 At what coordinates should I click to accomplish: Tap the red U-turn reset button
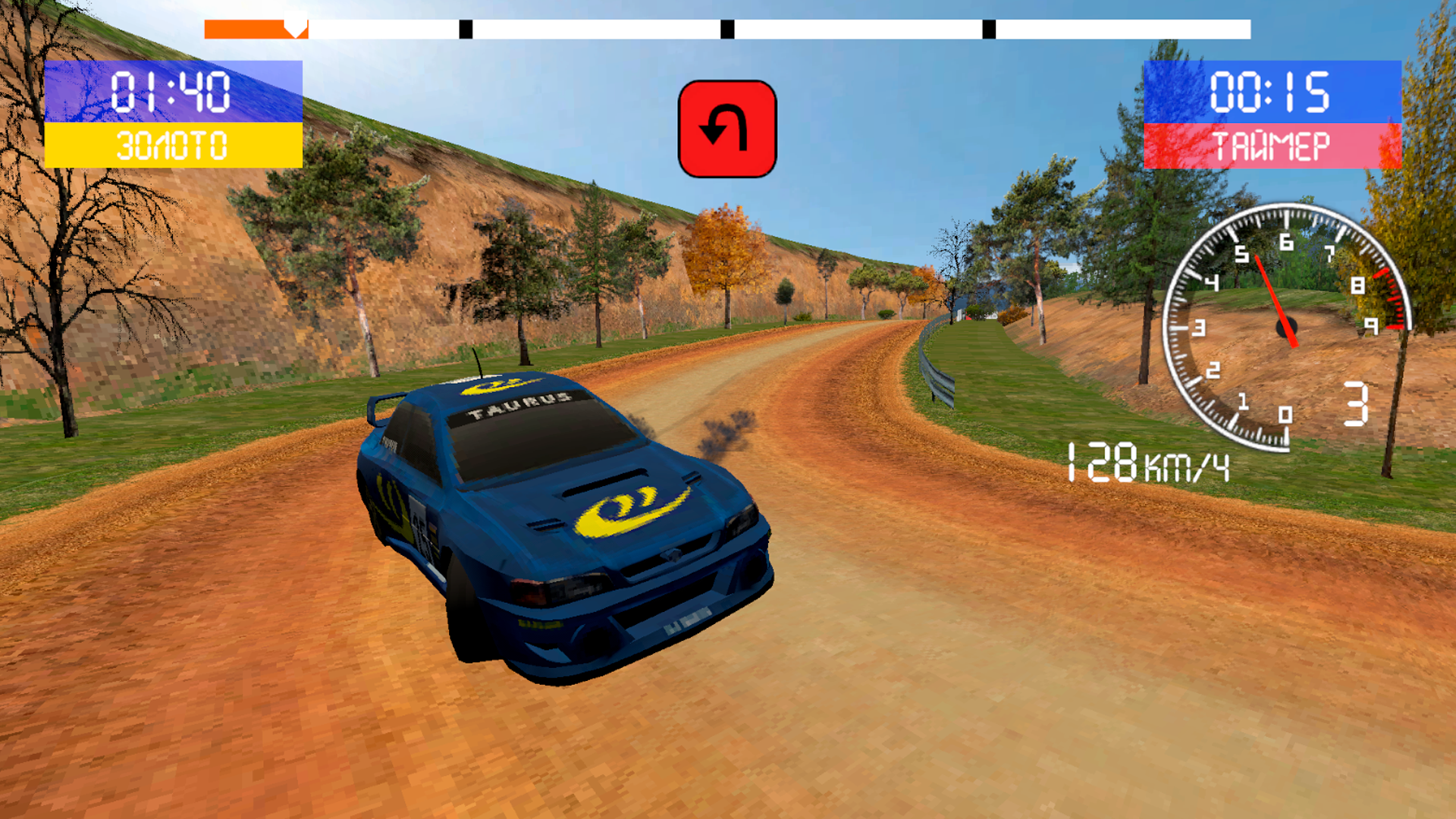726,129
